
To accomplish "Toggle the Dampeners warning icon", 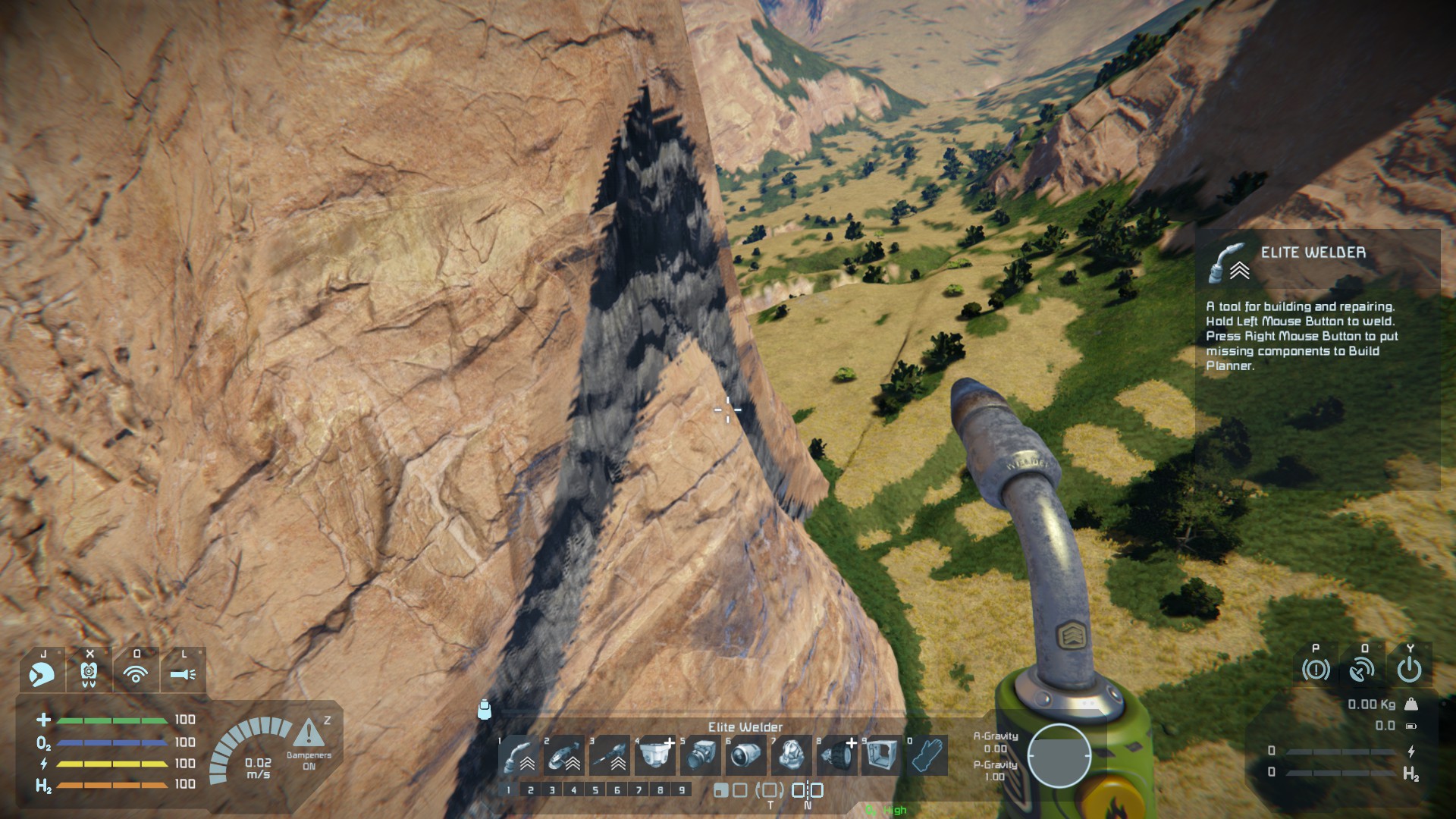I will tap(308, 734).
